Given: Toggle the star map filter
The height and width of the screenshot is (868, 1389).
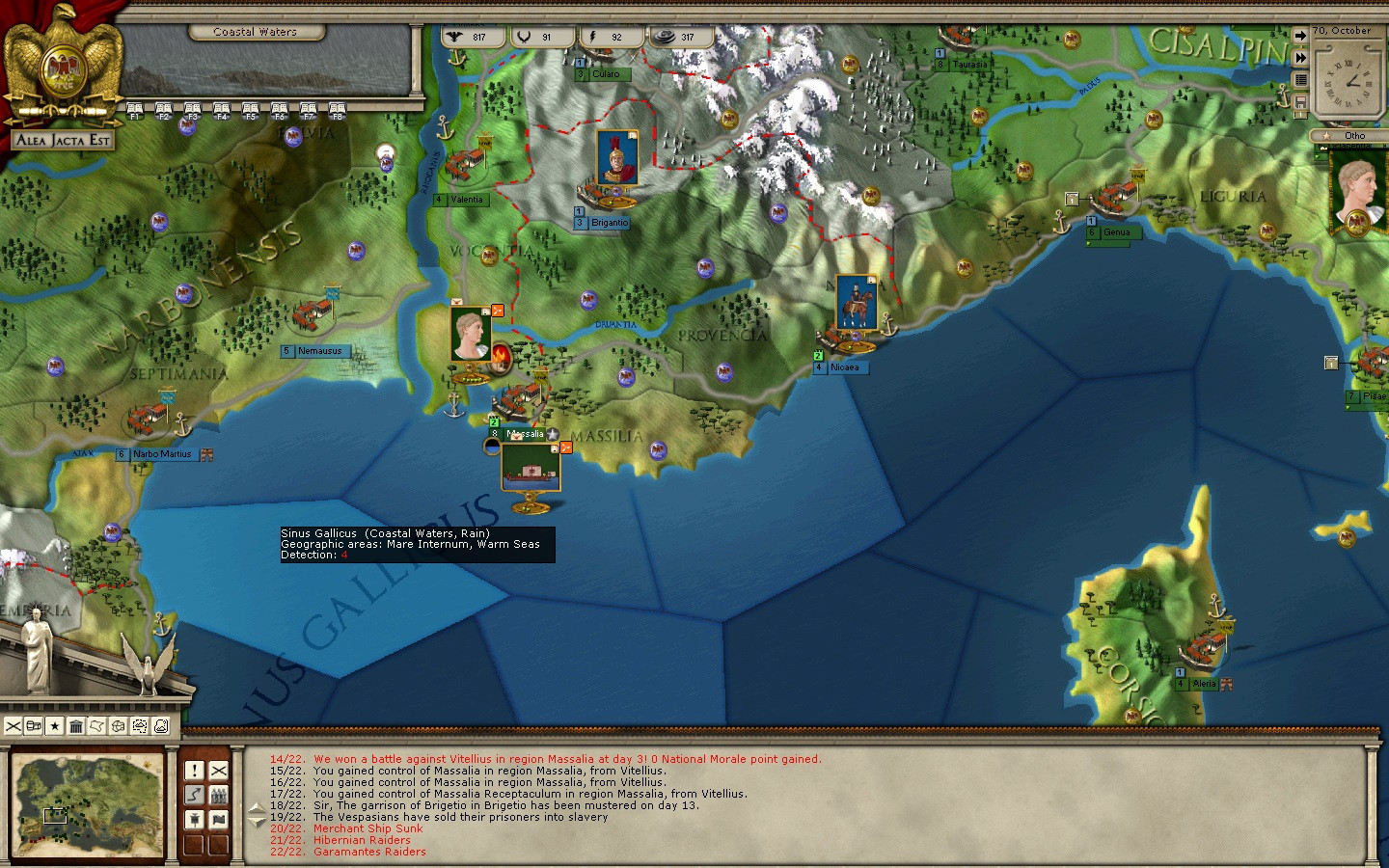Looking at the screenshot, I should pos(55,726).
